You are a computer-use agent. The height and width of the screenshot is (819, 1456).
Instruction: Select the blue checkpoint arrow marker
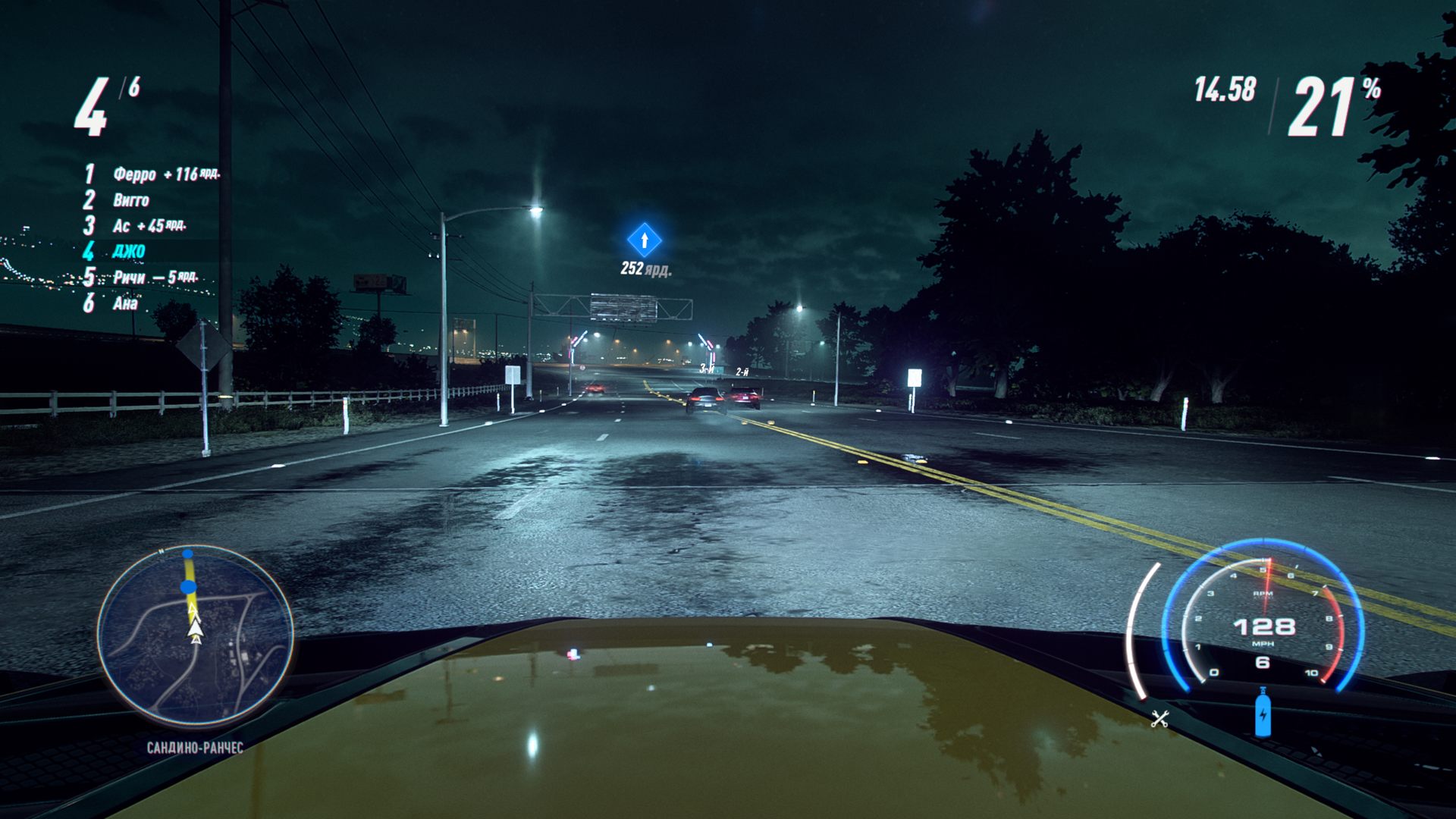[x=645, y=240]
